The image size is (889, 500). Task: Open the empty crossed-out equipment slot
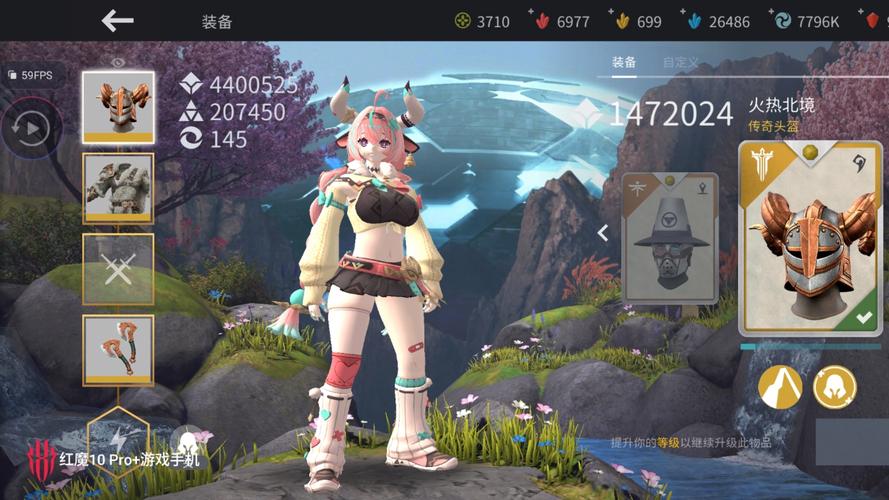coord(118,268)
